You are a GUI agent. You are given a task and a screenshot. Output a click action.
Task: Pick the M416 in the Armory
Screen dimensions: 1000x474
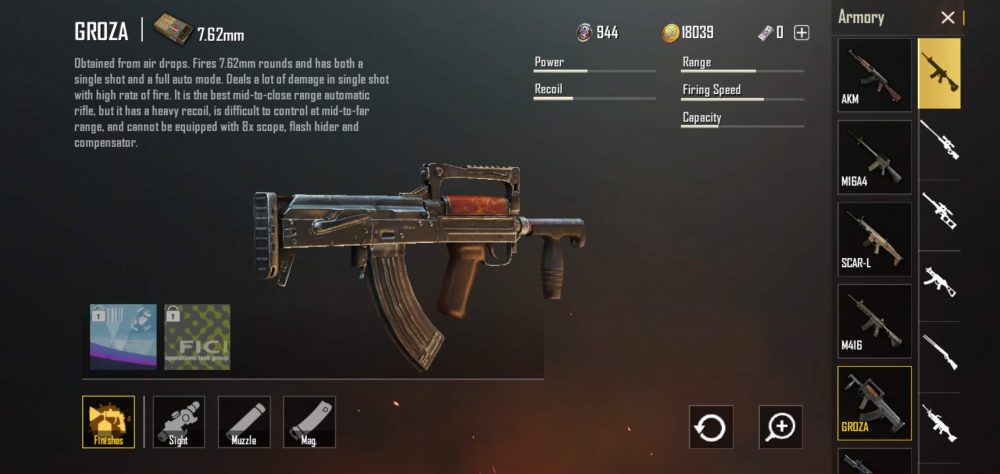point(874,320)
